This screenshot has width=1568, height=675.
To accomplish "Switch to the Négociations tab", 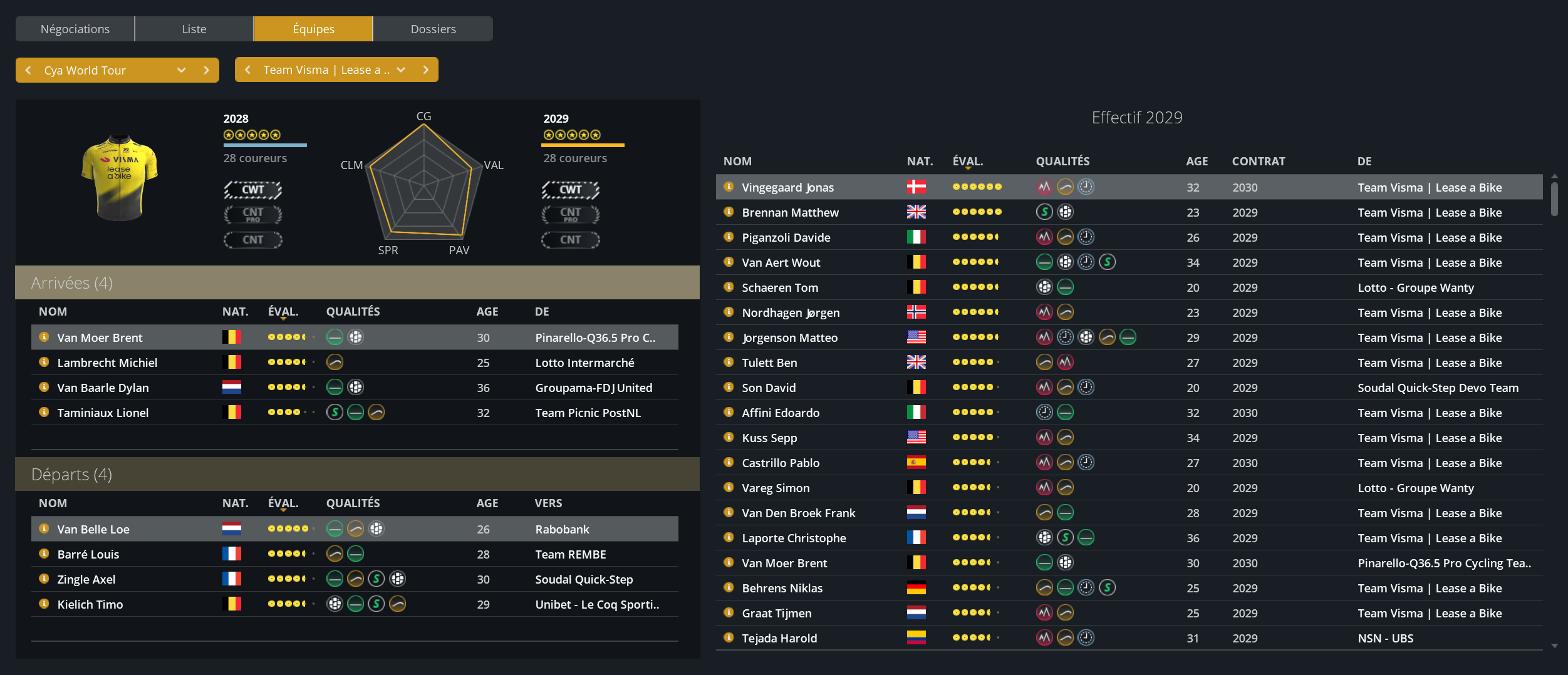I will pyautogui.click(x=75, y=29).
